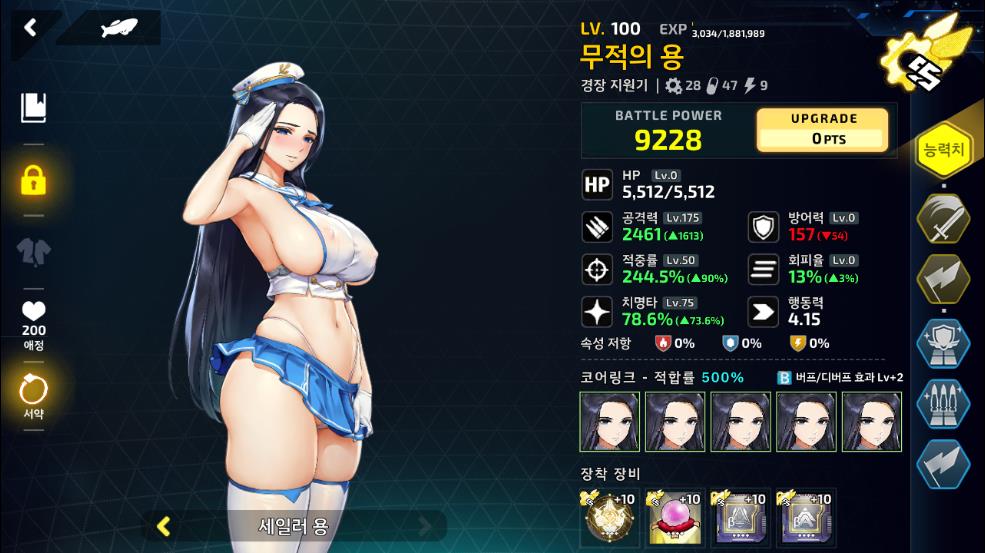Screen dimensions: 985x553
Task: Open the book journal icon
Action: 33,107
